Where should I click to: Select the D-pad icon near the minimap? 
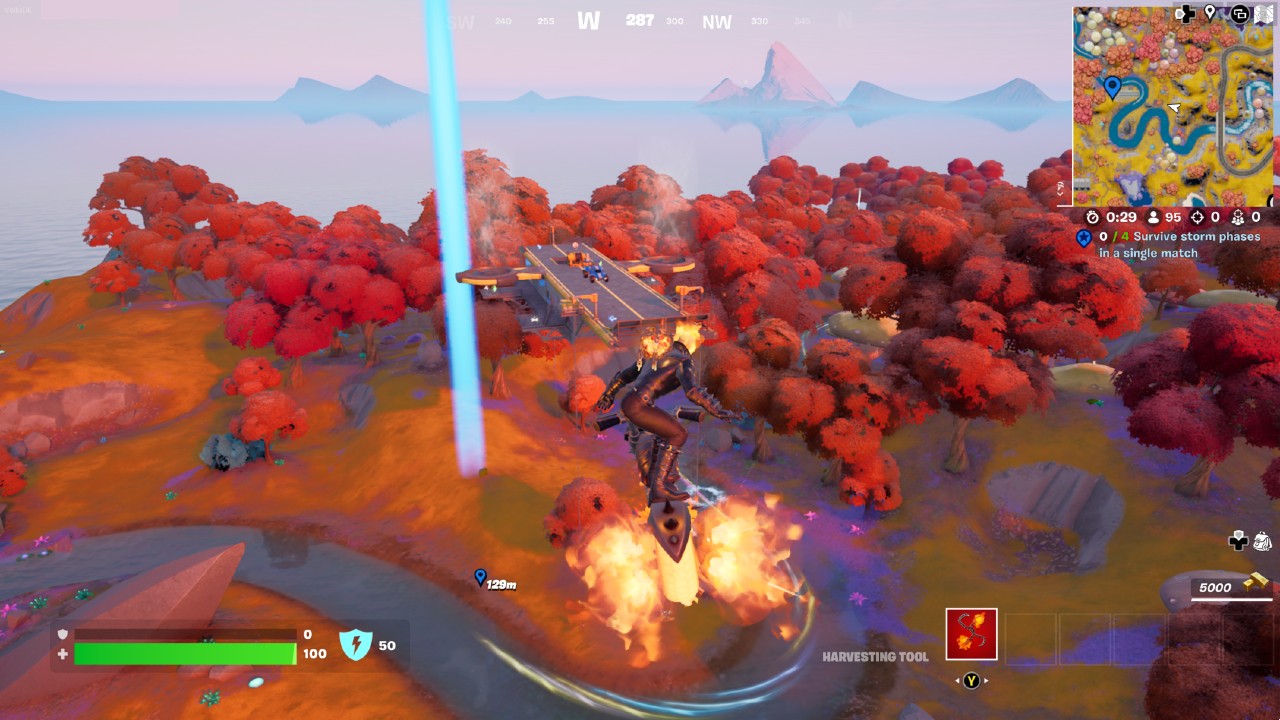pyautogui.click(x=1185, y=13)
